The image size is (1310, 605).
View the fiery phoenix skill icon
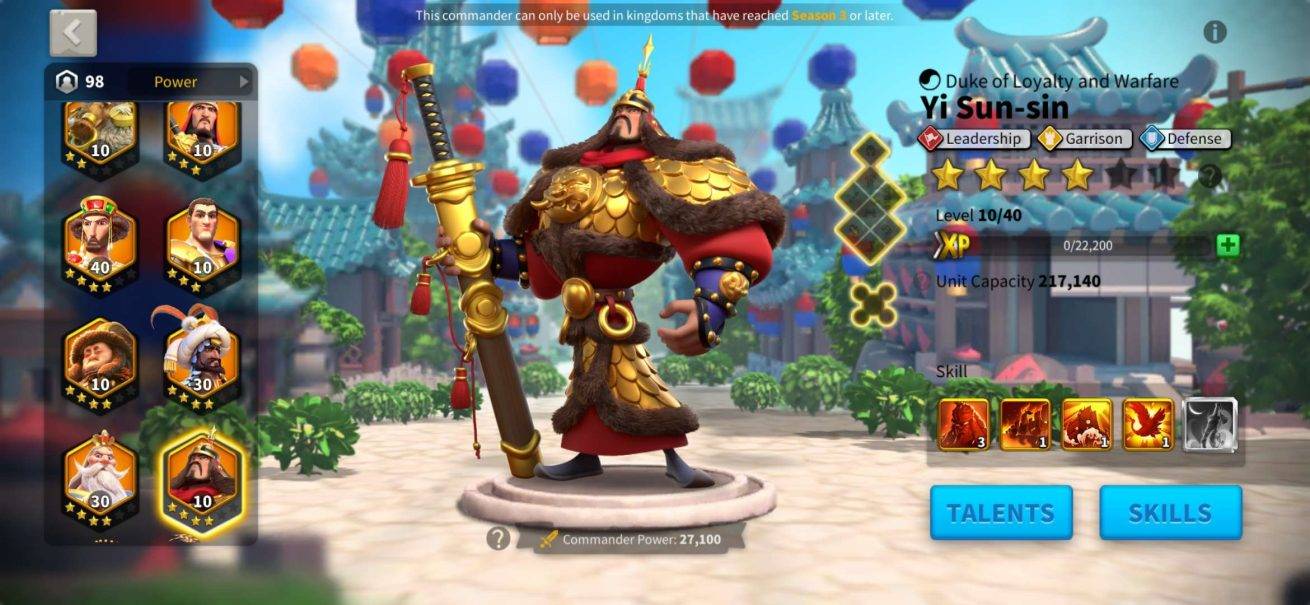click(x=1148, y=424)
